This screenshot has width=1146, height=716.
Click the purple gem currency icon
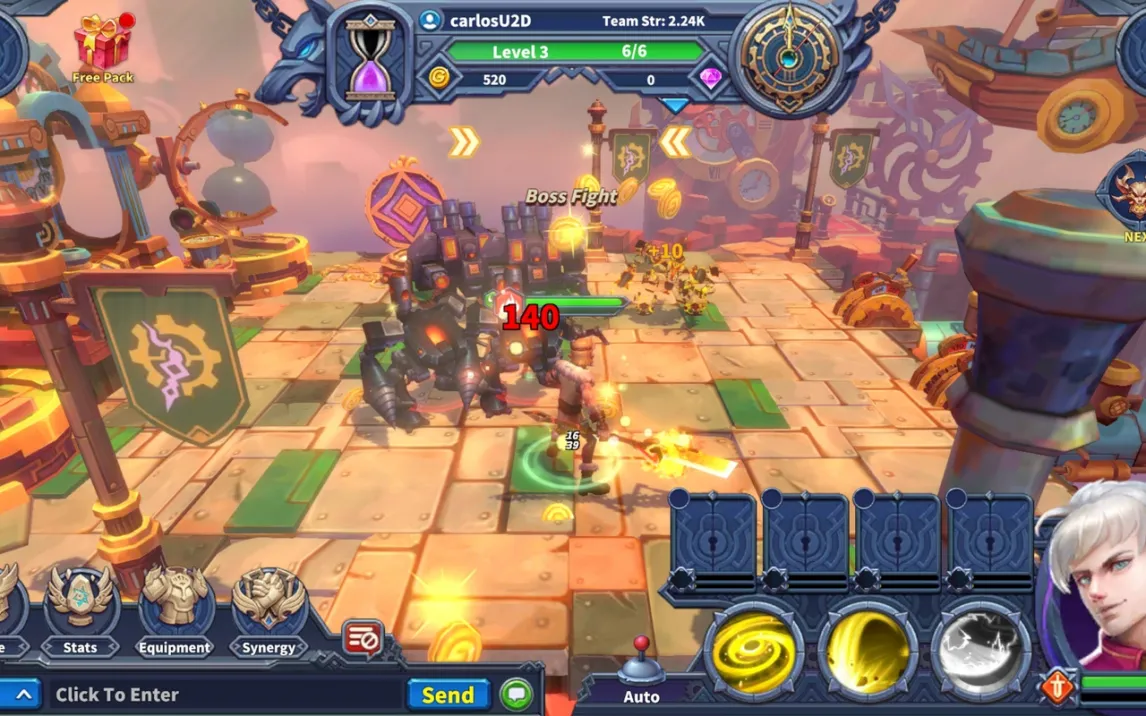pyautogui.click(x=711, y=79)
